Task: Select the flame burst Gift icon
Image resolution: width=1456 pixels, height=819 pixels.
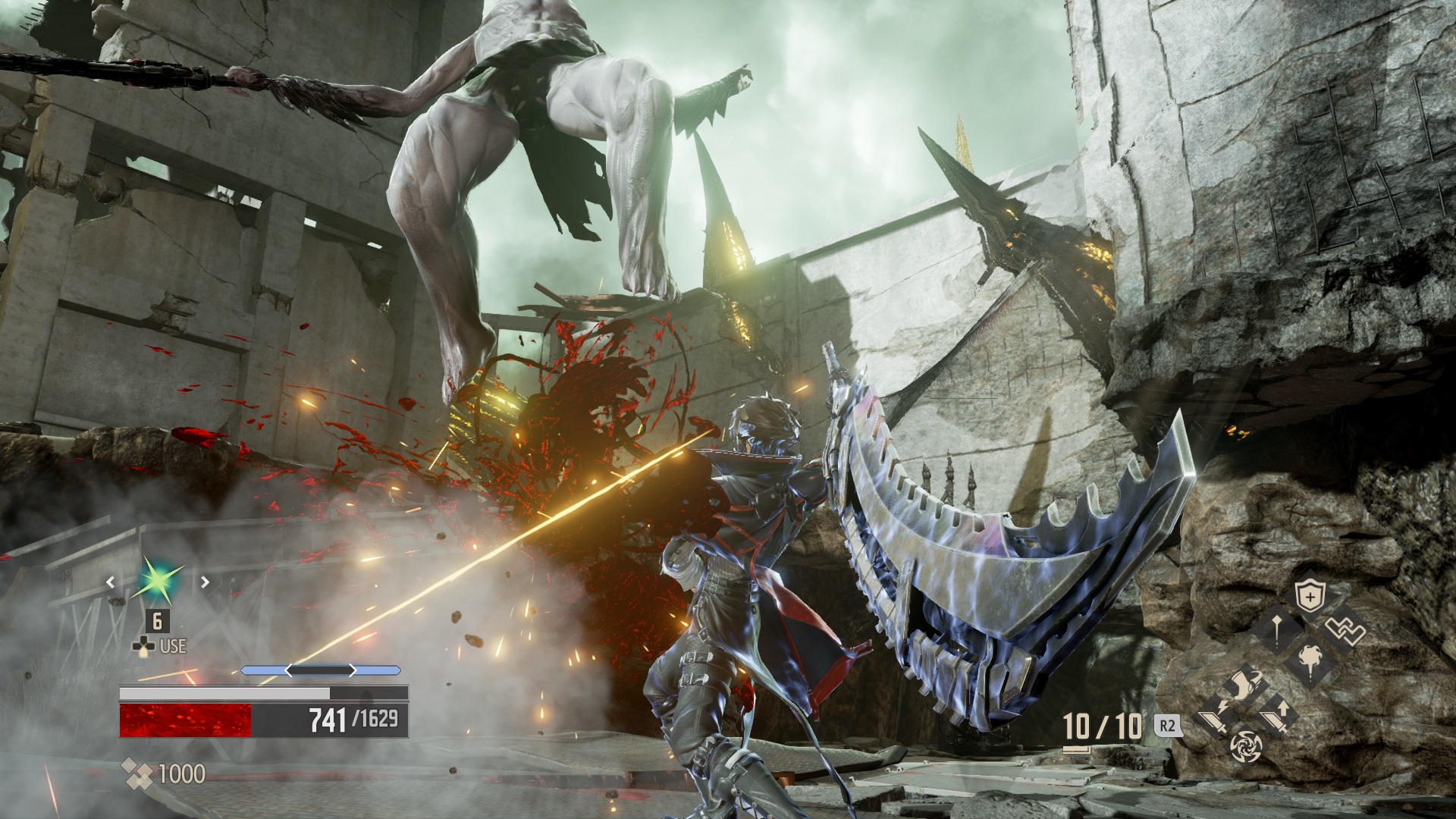Action: pyautogui.click(x=1310, y=661)
